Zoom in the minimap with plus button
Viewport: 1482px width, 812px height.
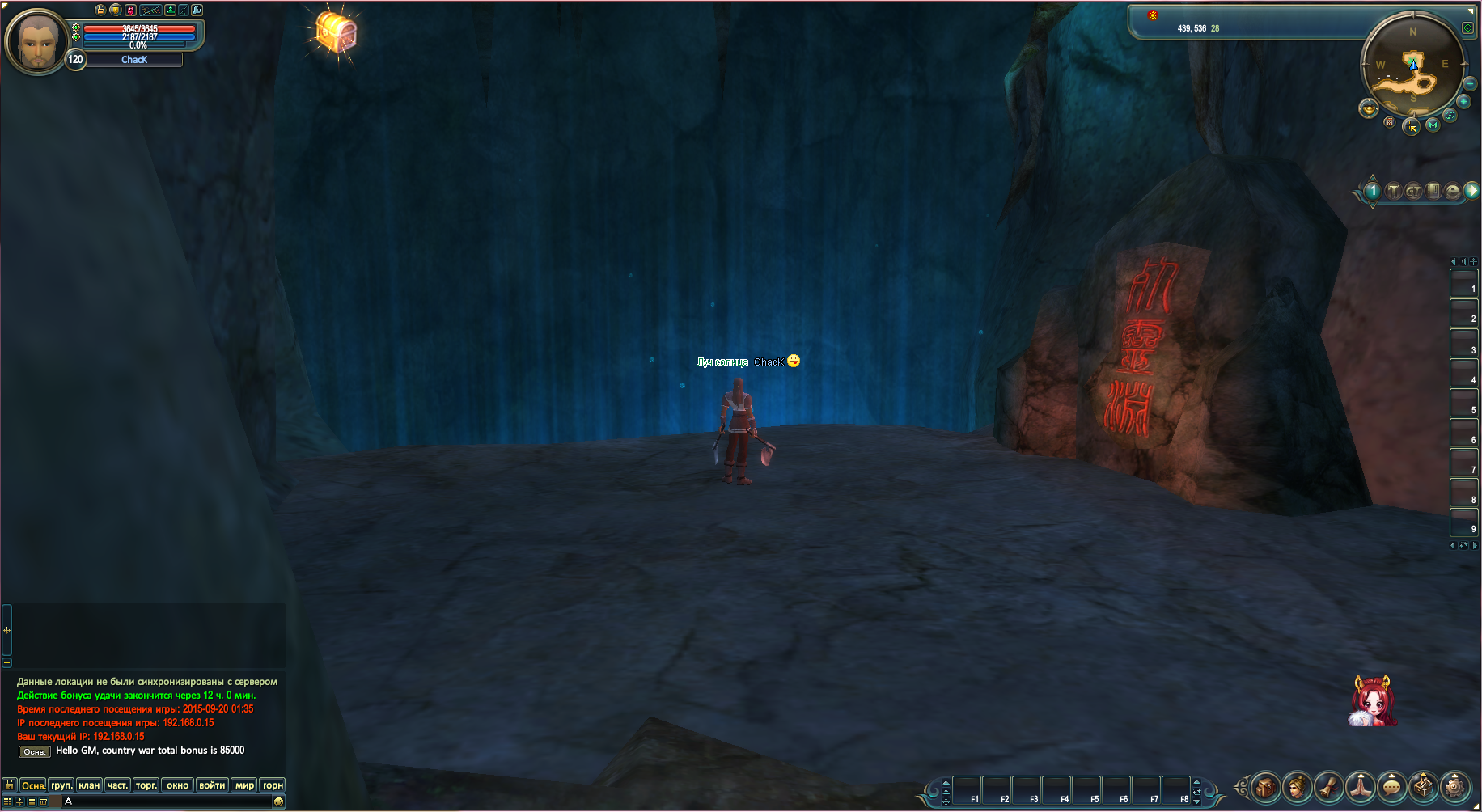[1463, 102]
